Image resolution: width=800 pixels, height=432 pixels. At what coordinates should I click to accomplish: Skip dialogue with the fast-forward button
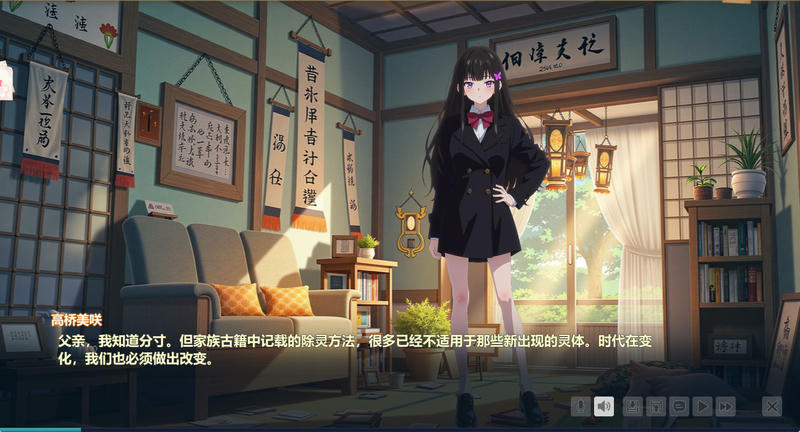726,406
